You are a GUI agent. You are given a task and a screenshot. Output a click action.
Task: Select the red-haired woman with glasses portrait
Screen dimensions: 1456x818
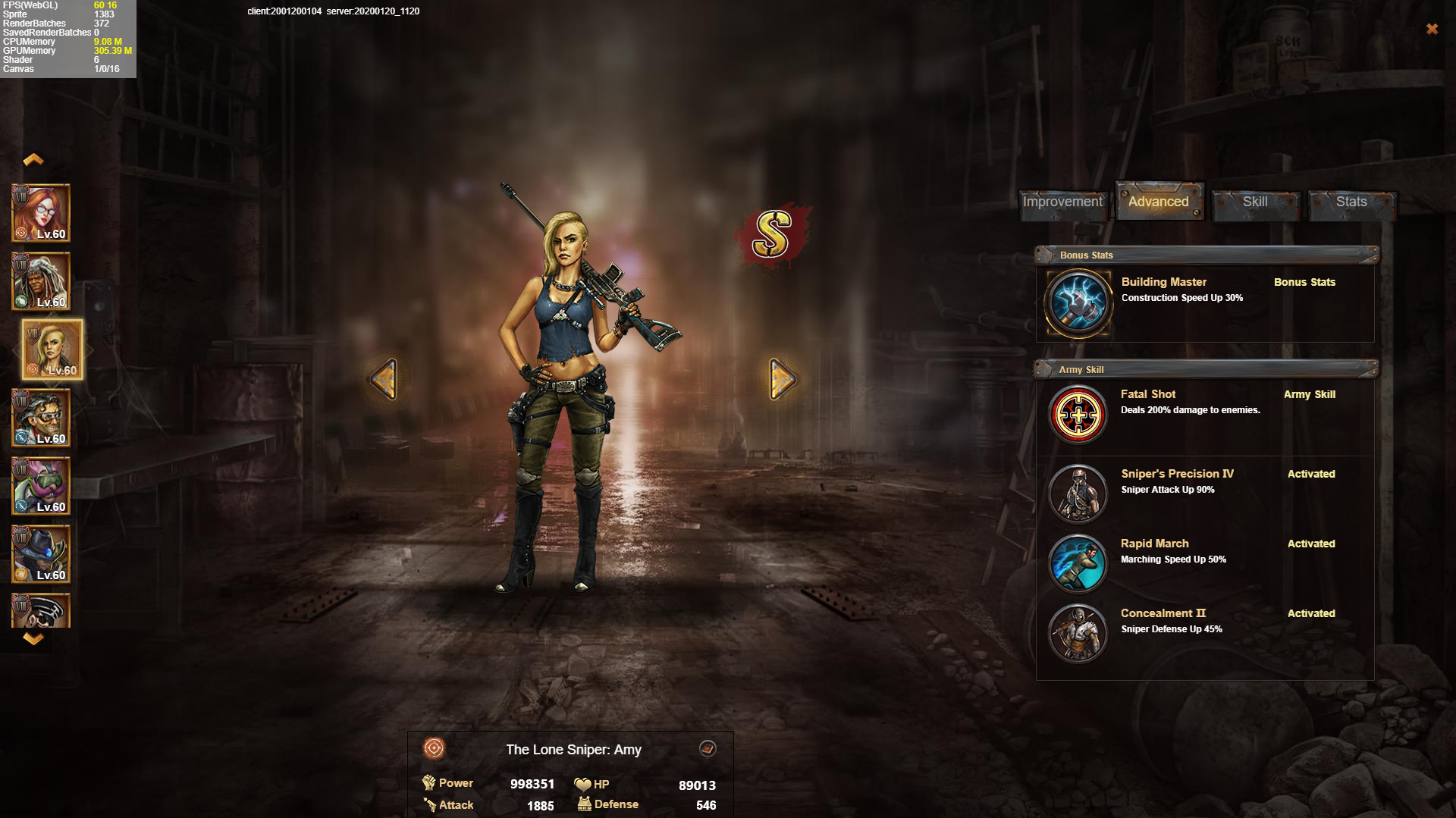[x=41, y=214]
